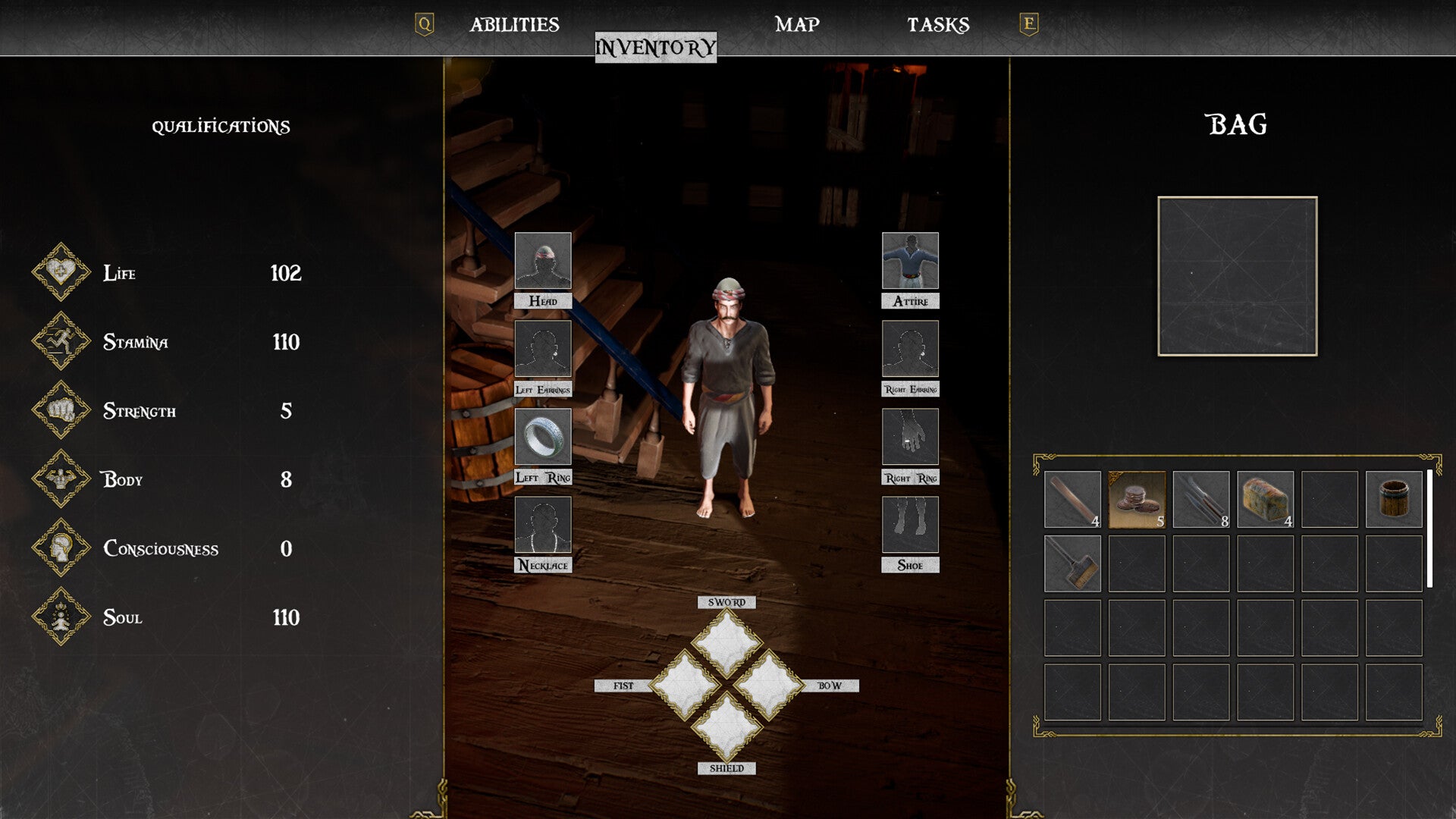The image size is (1456, 819).
Task: Select the highlighted coins stack in bag
Action: click(x=1137, y=499)
